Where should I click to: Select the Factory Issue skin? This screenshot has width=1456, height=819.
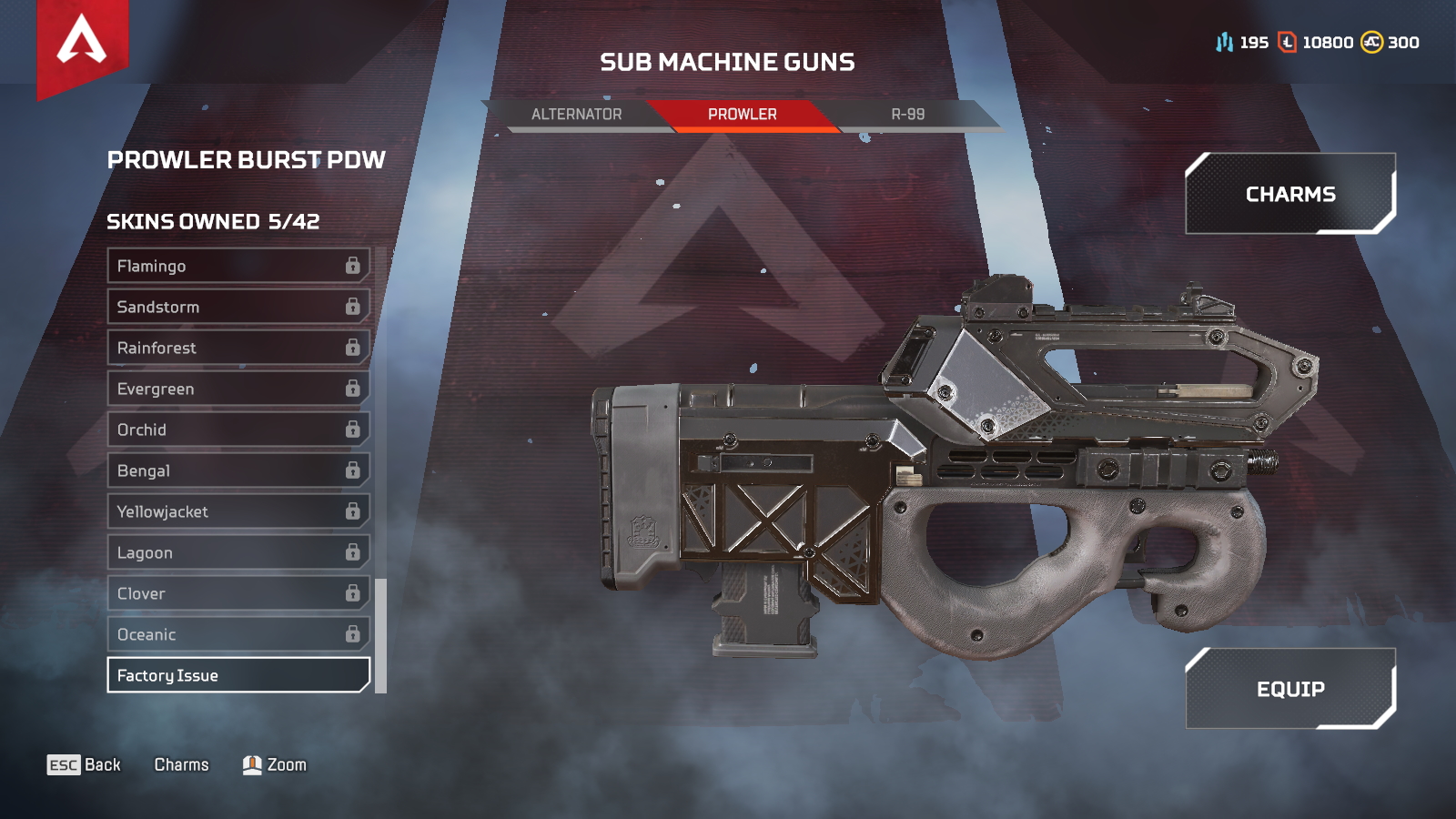point(238,675)
